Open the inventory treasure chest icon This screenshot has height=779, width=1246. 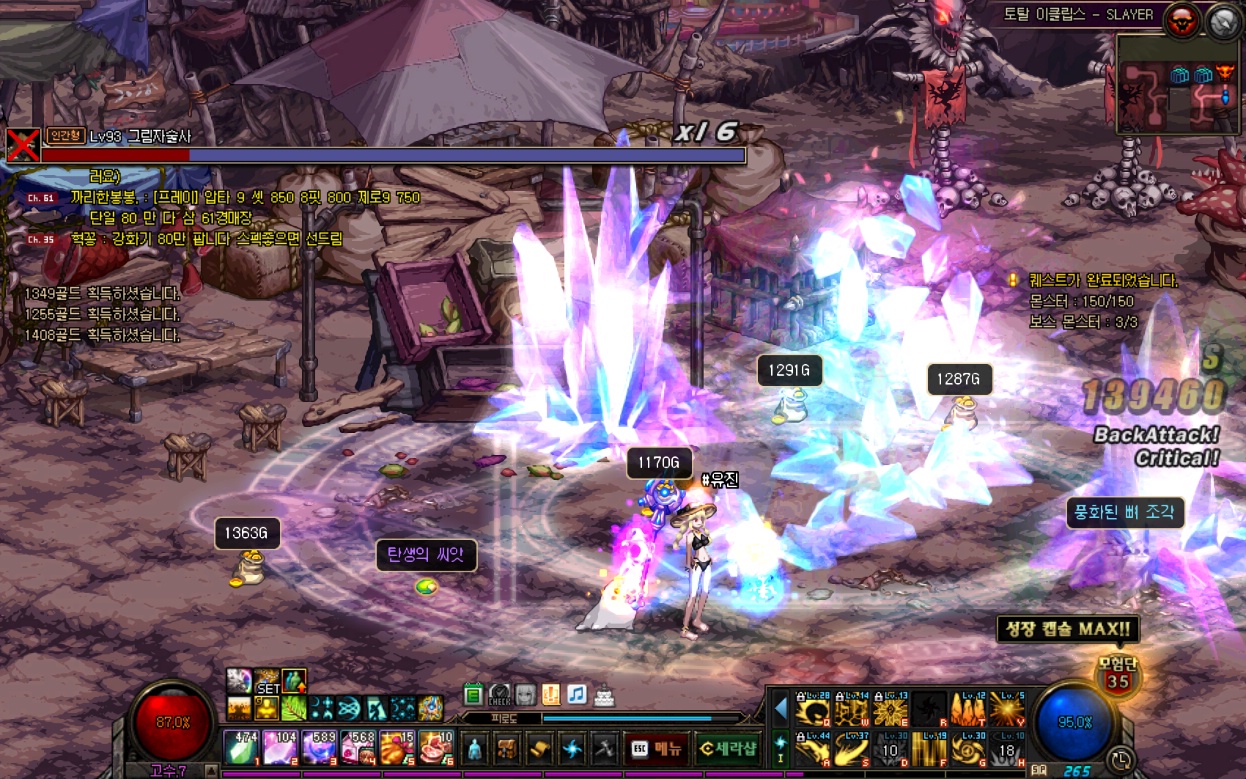point(507,748)
